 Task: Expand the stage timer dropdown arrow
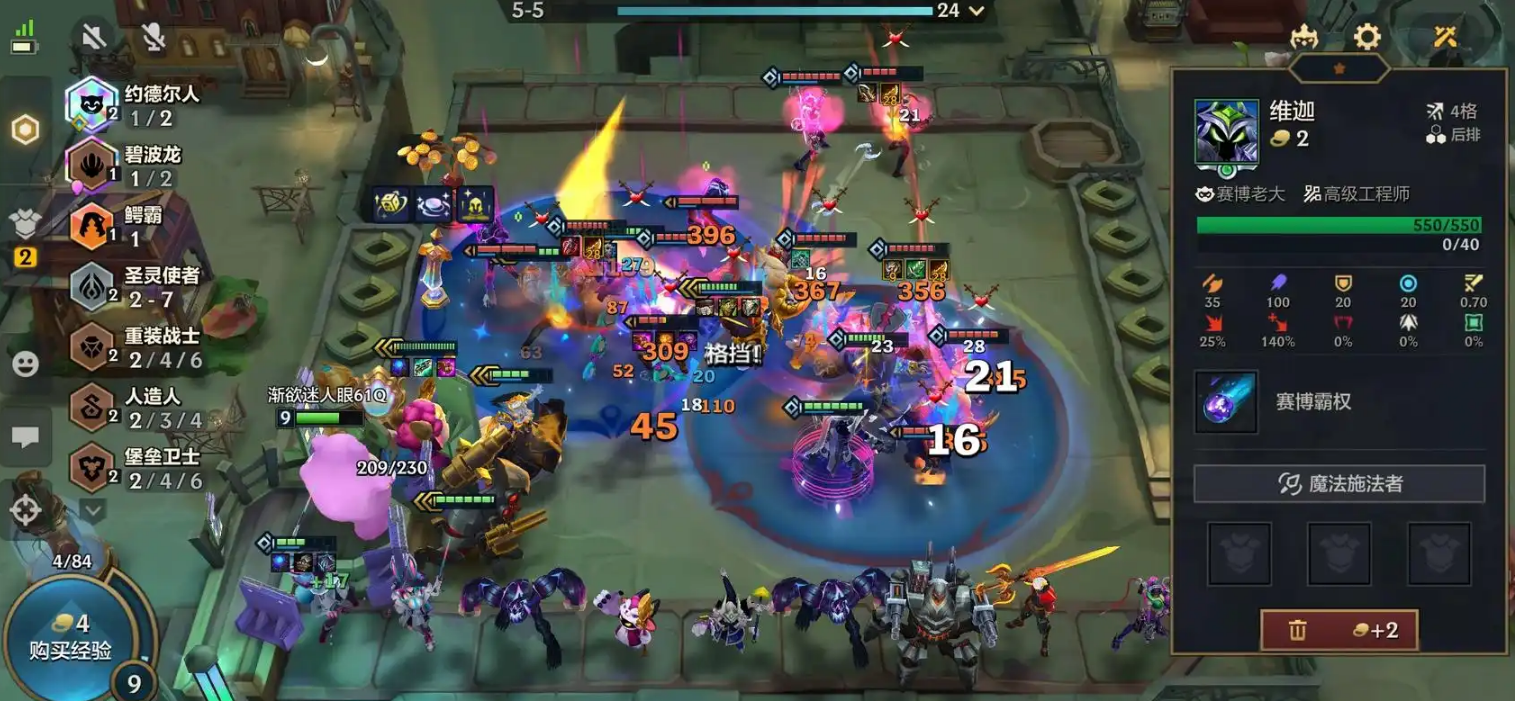(977, 11)
